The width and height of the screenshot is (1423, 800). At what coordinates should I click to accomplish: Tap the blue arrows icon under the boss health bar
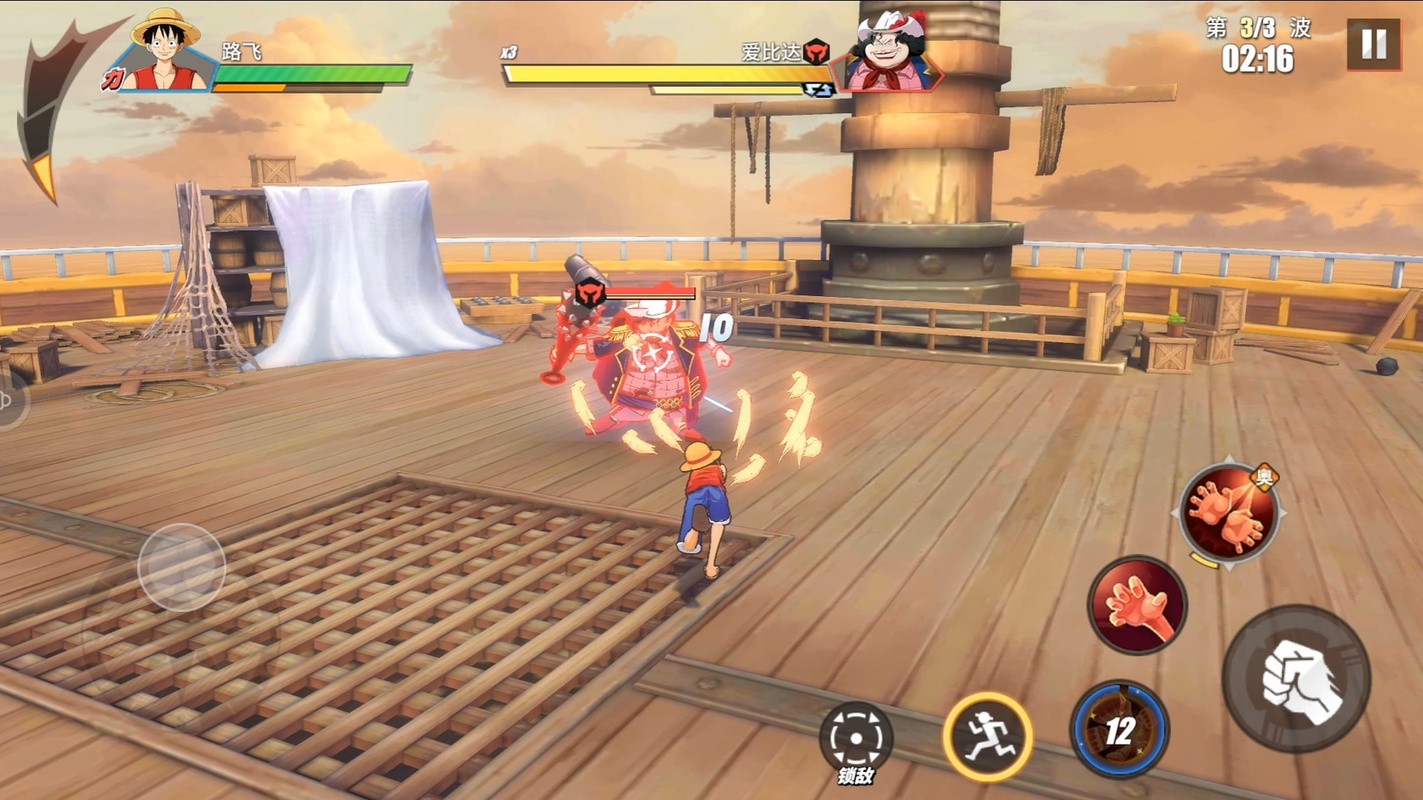click(822, 91)
